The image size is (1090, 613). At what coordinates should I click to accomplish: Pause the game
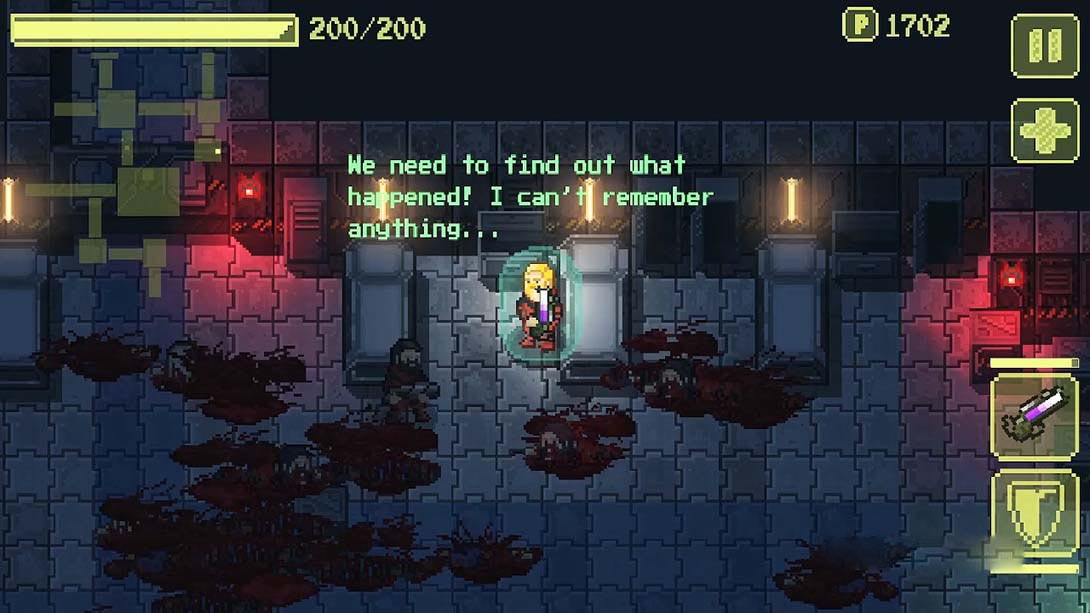tap(1045, 45)
